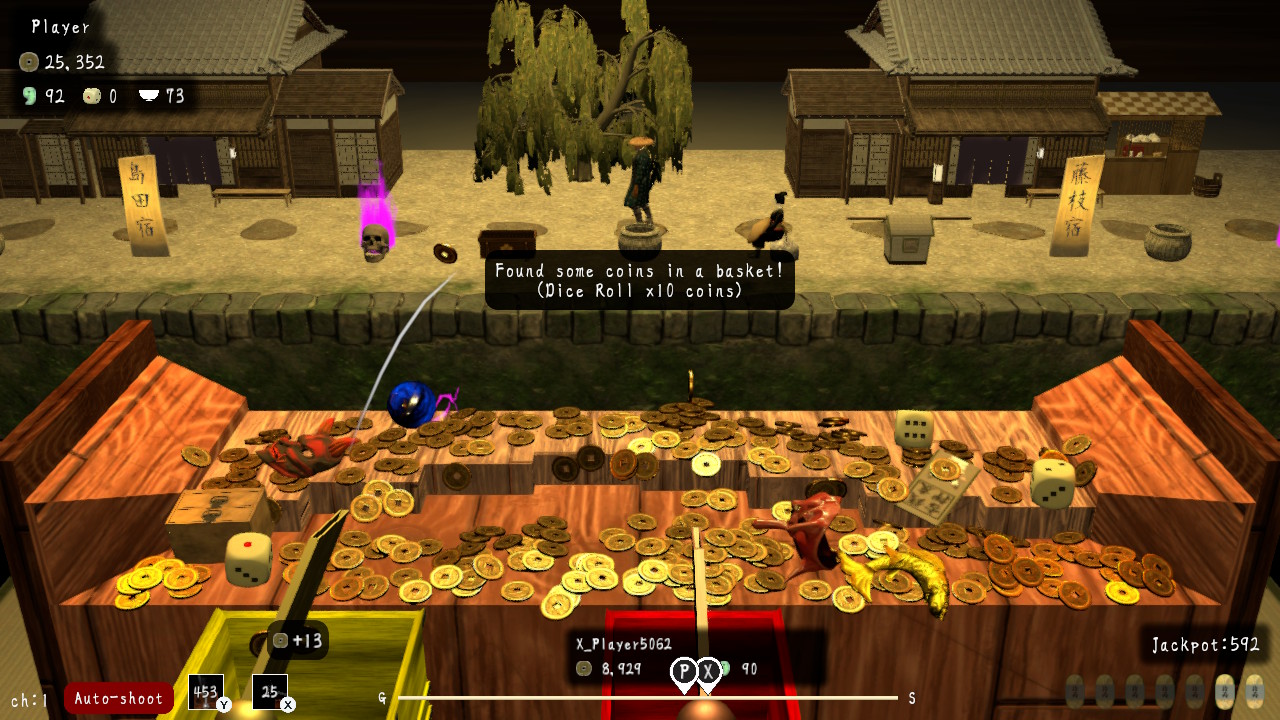Toggle Auto-shoot mode
This screenshot has width=1280, height=720.
point(117,698)
